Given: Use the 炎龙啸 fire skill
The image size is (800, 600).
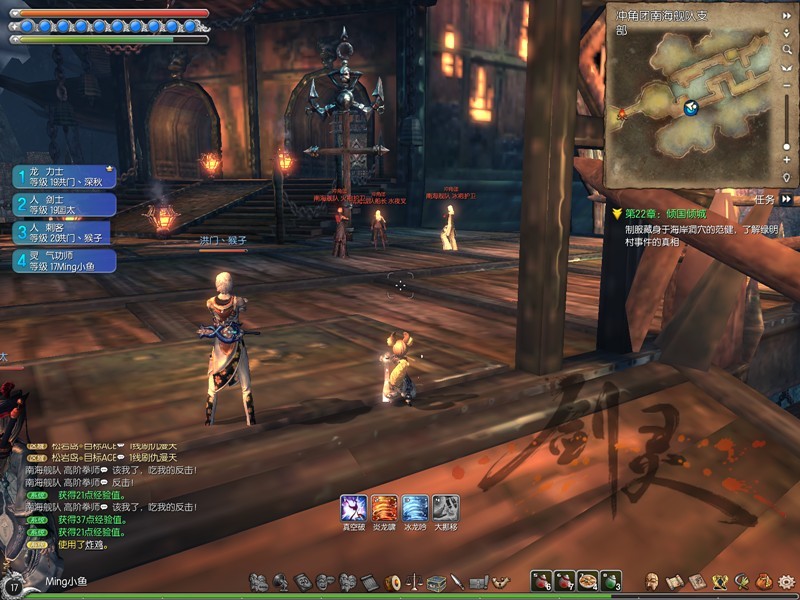Looking at the screenshot, I should click(x=384, y=508).
